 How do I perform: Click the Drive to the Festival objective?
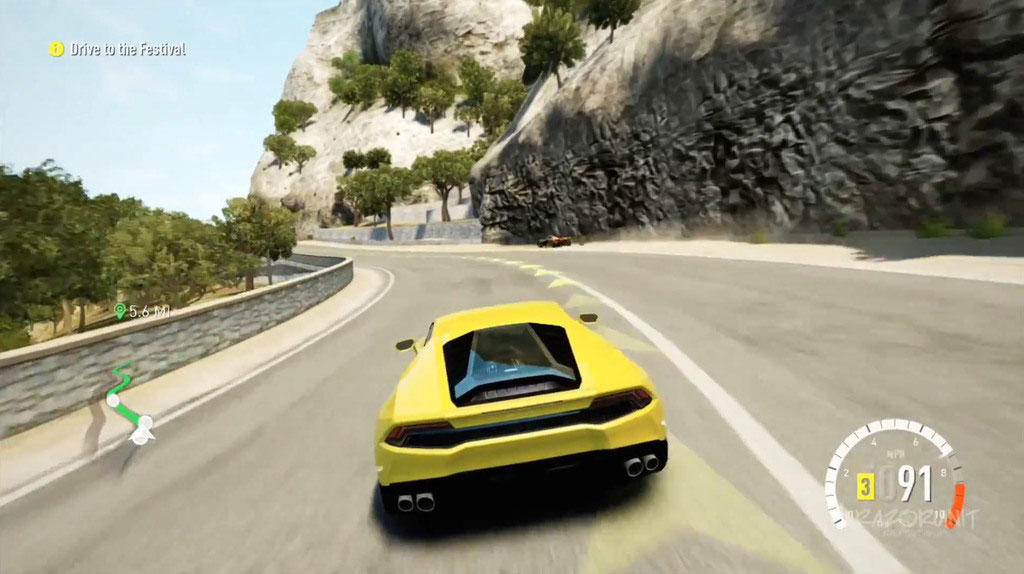pyautogui.click(x=127, y=49)
